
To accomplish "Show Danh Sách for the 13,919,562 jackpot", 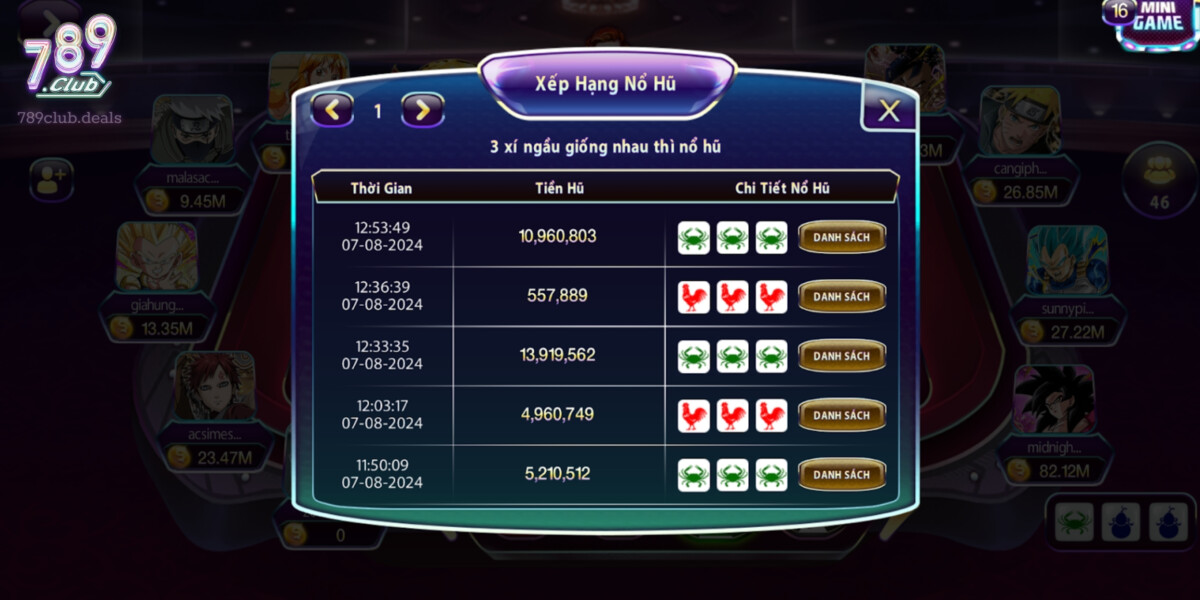I will pyautogui.click(x=841, y=356).
